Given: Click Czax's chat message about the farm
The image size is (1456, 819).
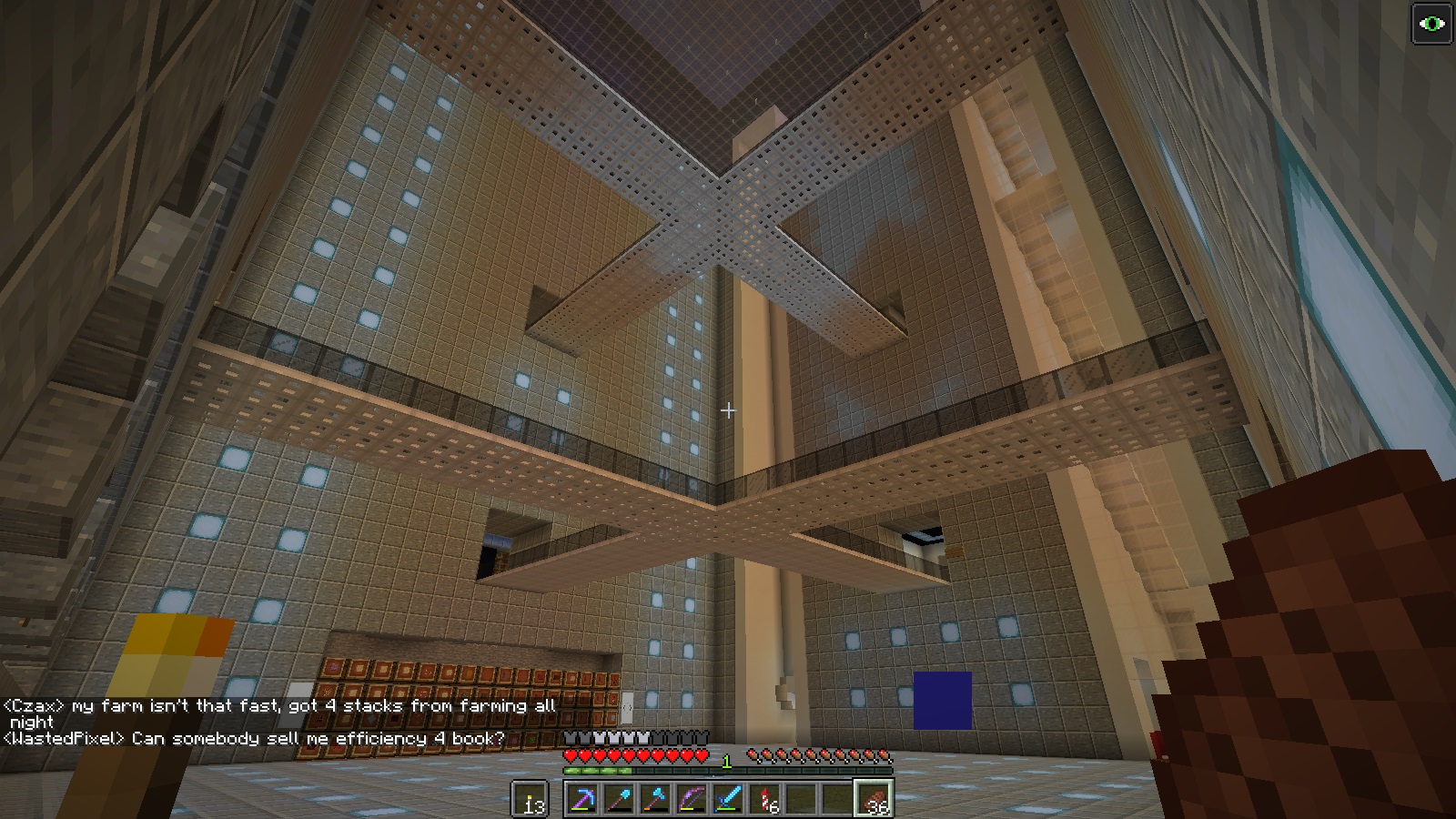Looking at the screenshot, I should [278, 706].
